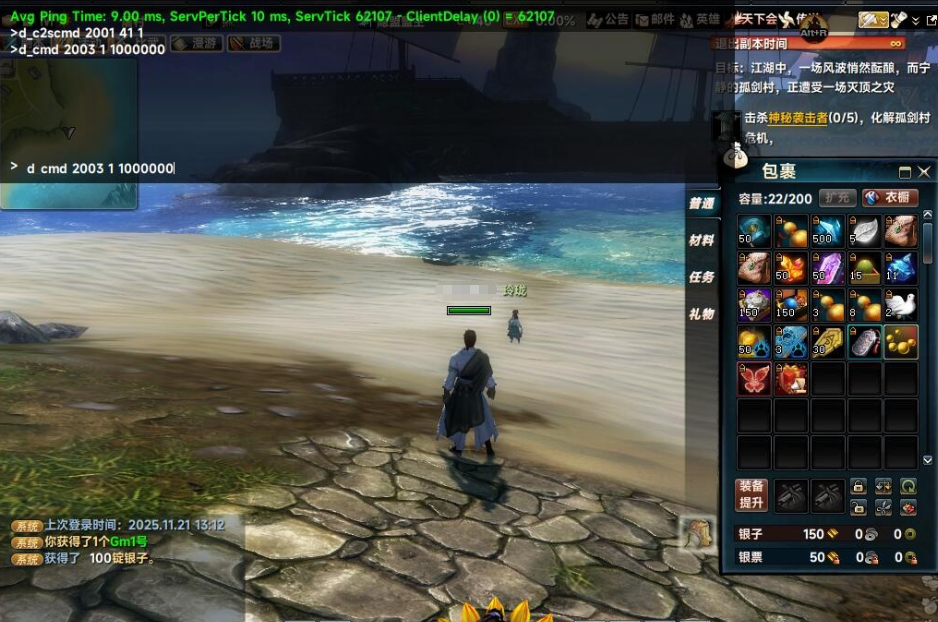The width and height of the screenshot is (938, 622).
Task: Choose the golden beads item slot
Action: [901, 342]
